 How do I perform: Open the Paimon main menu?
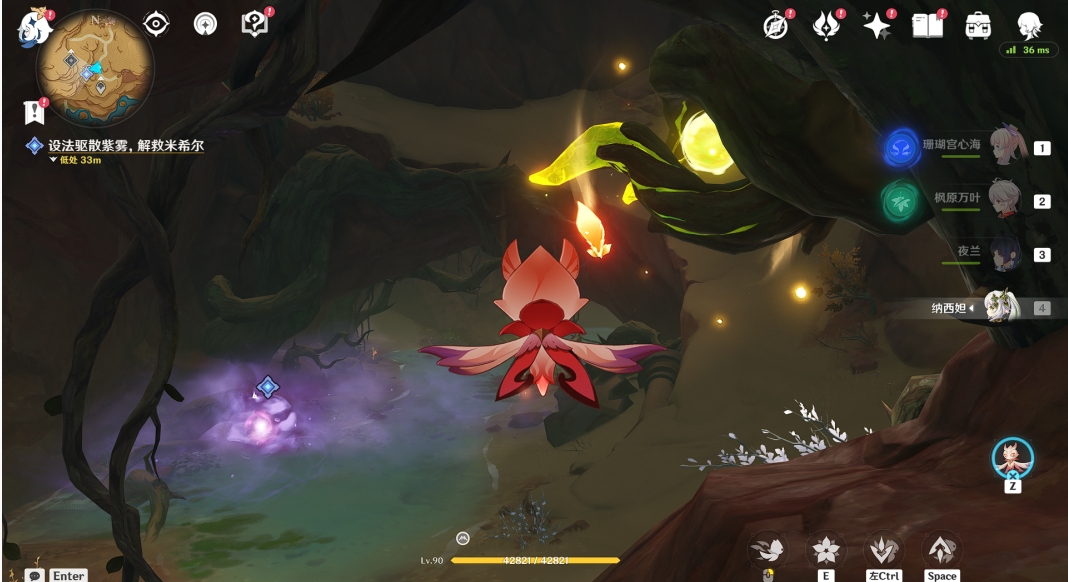(x=34, y=27)
